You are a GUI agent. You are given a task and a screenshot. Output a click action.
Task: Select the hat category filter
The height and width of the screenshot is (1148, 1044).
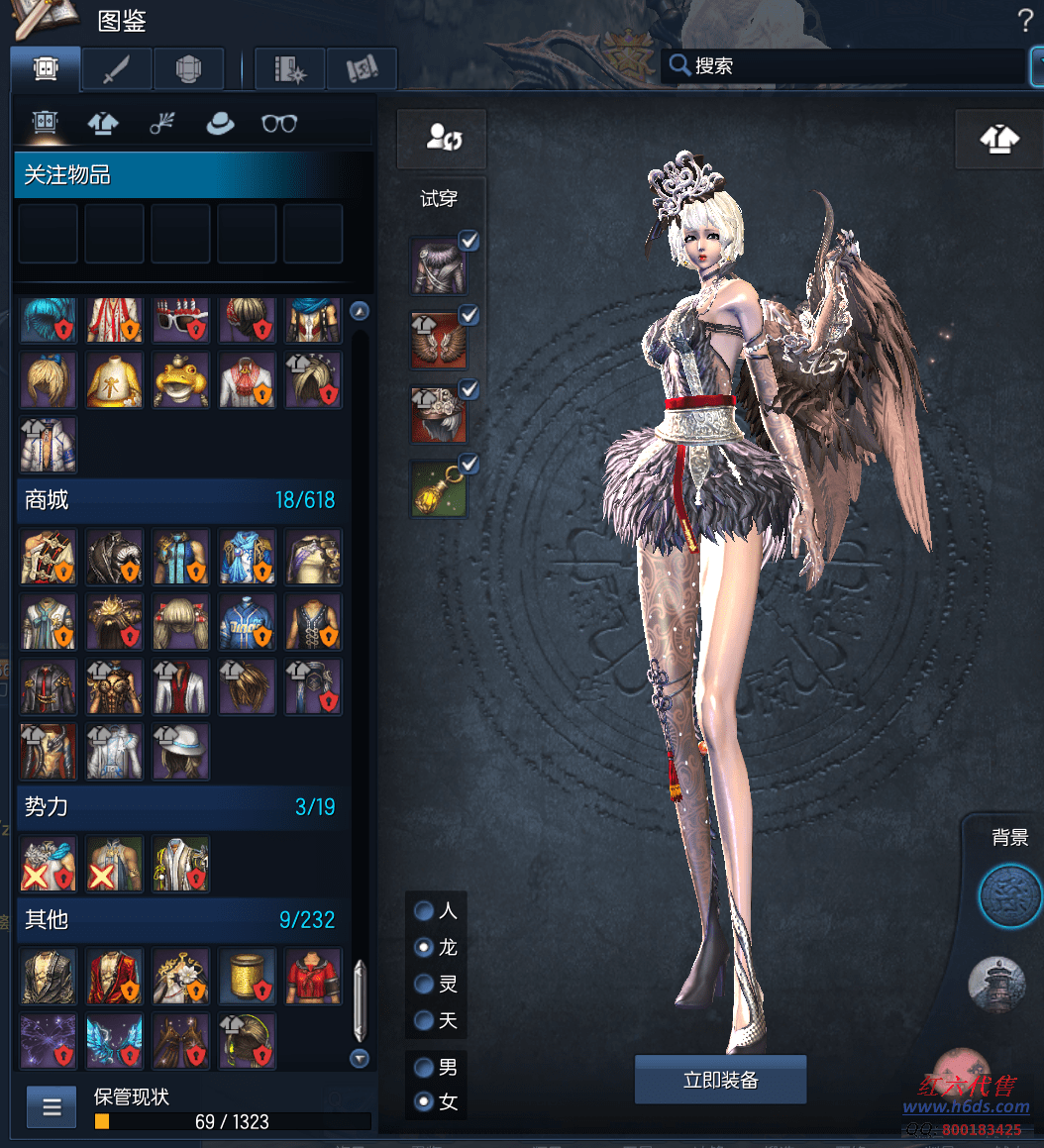click(x=219, y=123)
